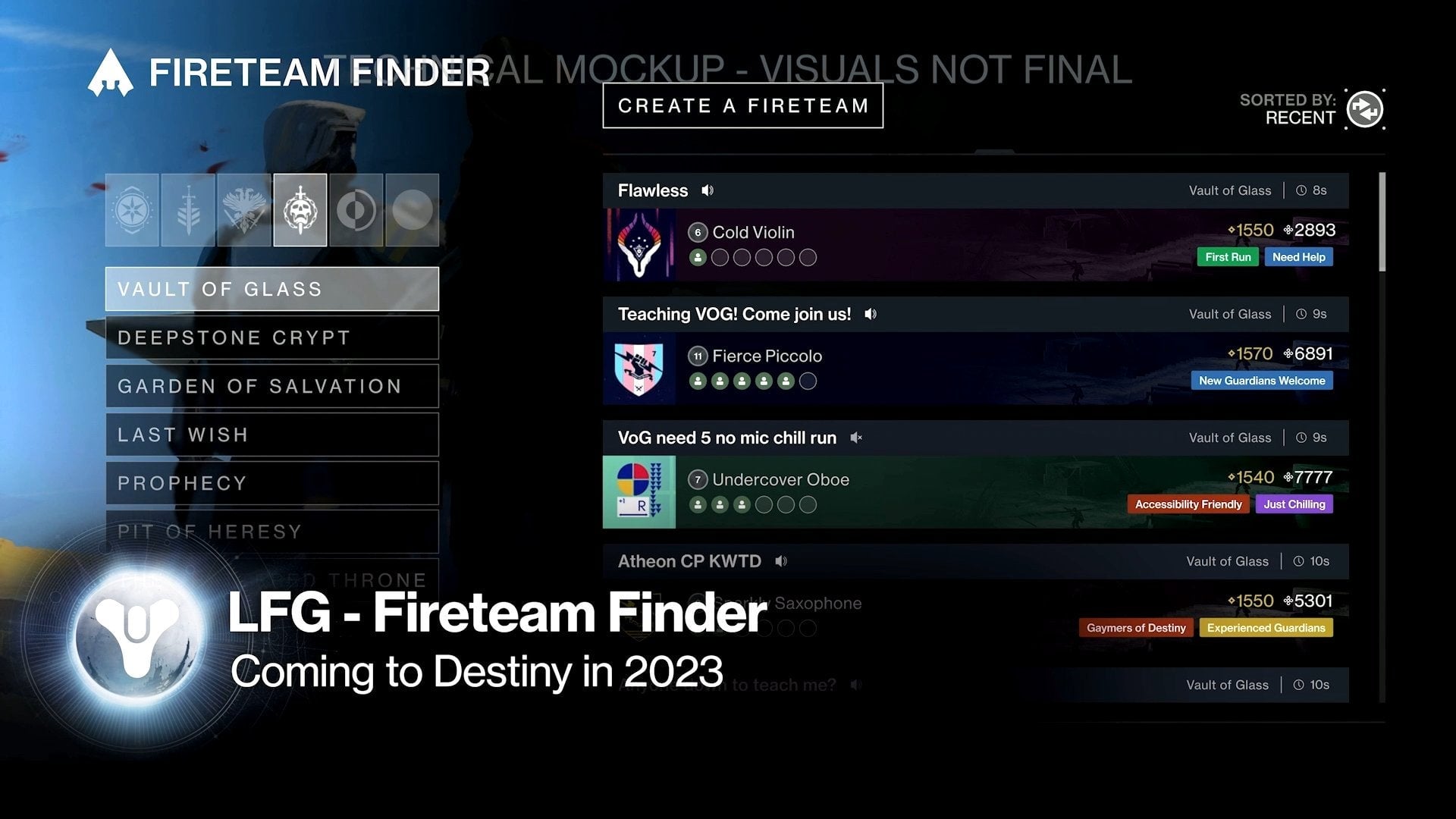Select the Last Wish raid in sidebar

(271, 435)
